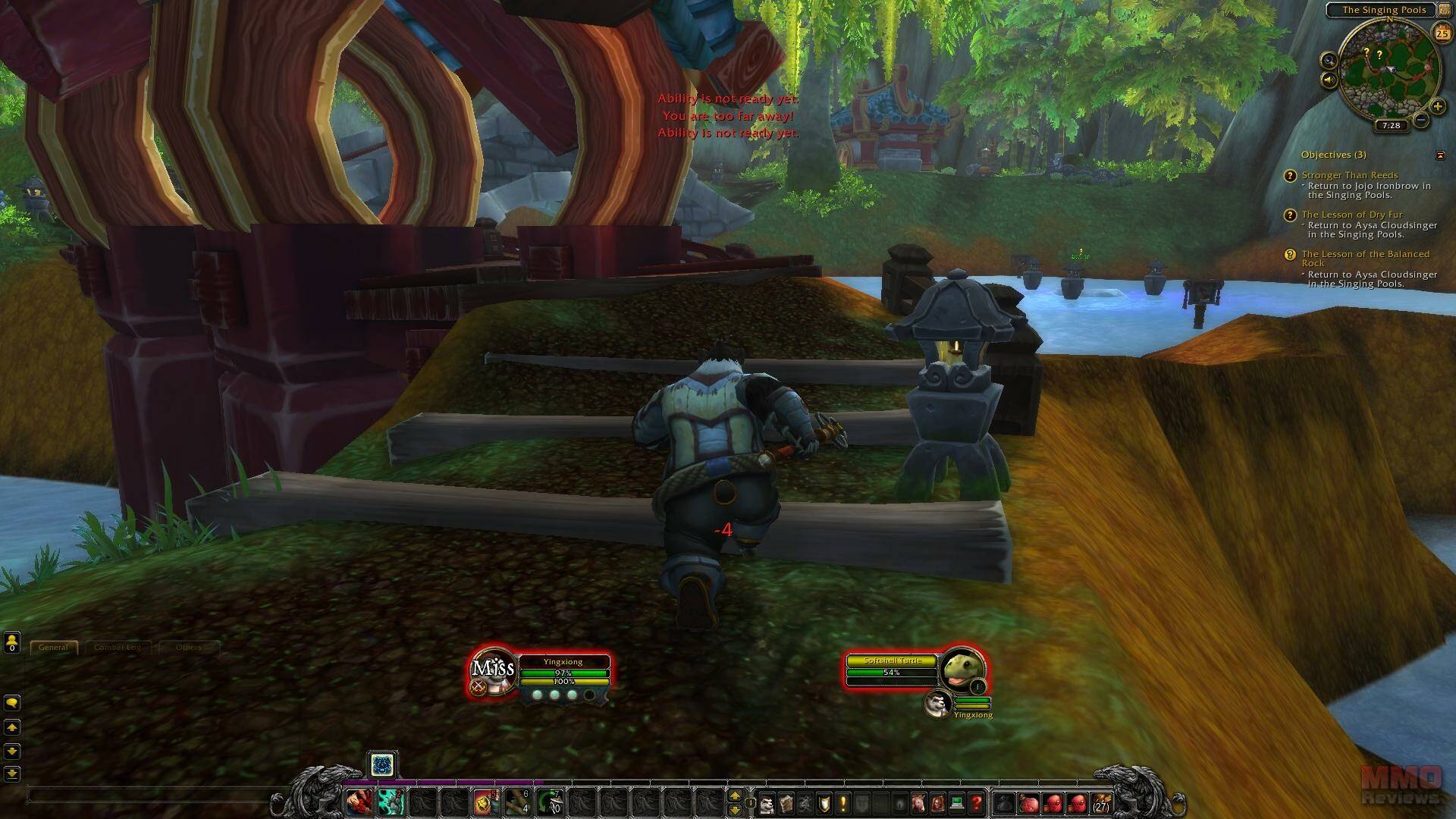Open the calendar showing day 25
Image resolution: width=1456 pixels, height=819 pixels.
1441,33
